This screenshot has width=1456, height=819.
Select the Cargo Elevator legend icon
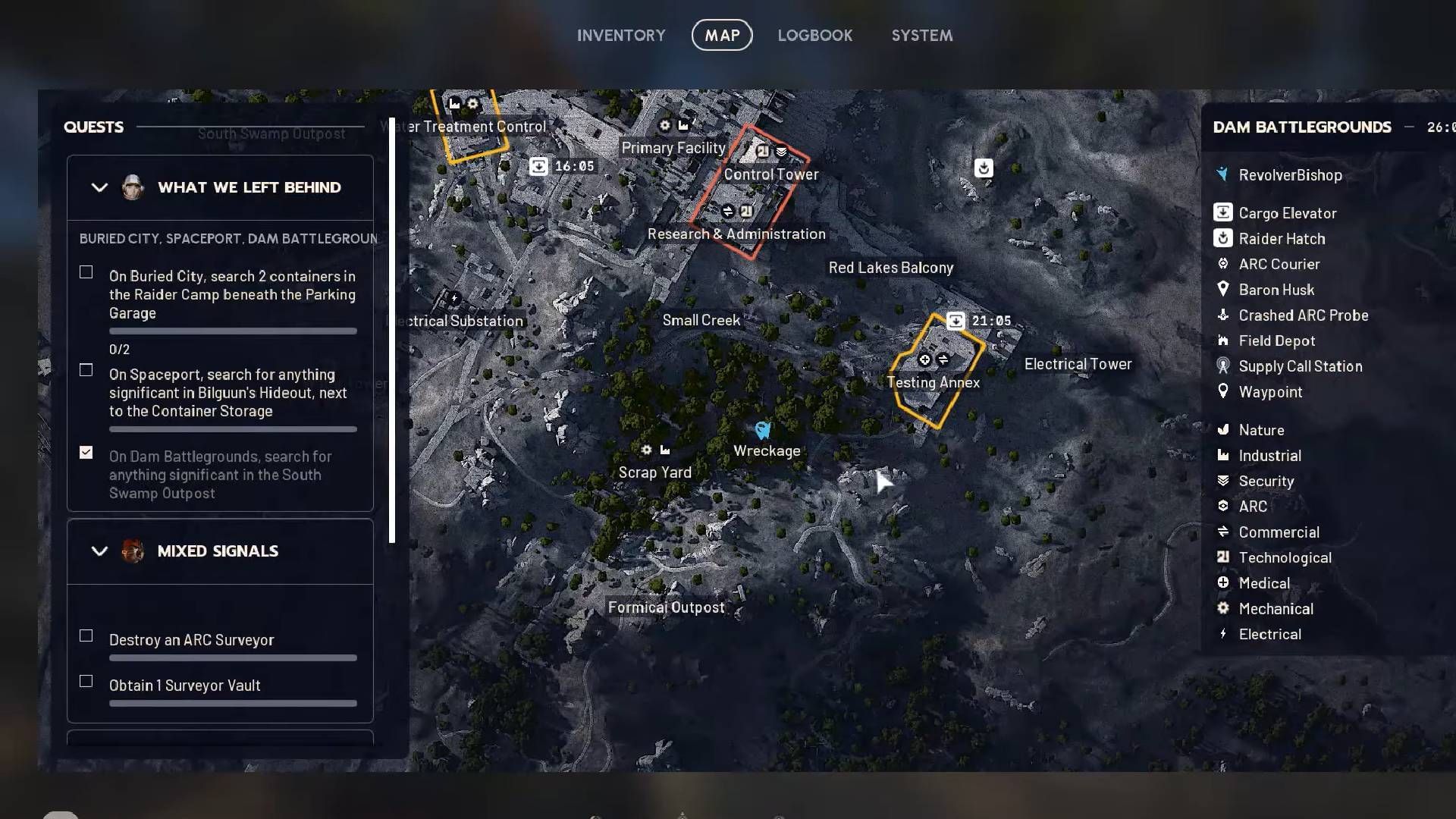pyautogui.click(x=1222, y=212)
